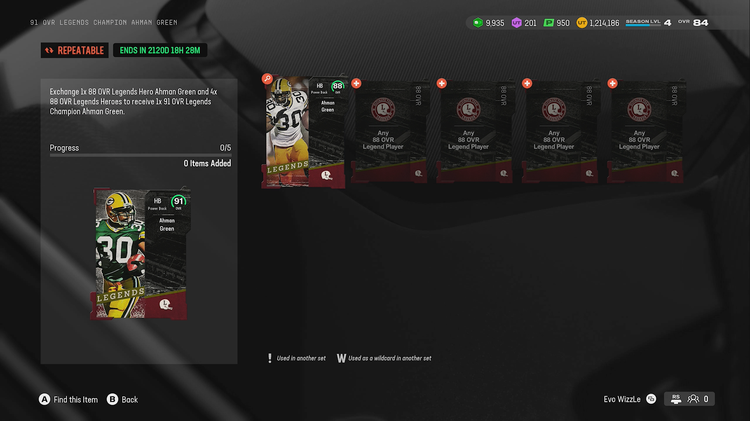The image size is (750, 421).
Task: Click the magnifier icon on the Ahman Green slot
Action: (267, 79)
